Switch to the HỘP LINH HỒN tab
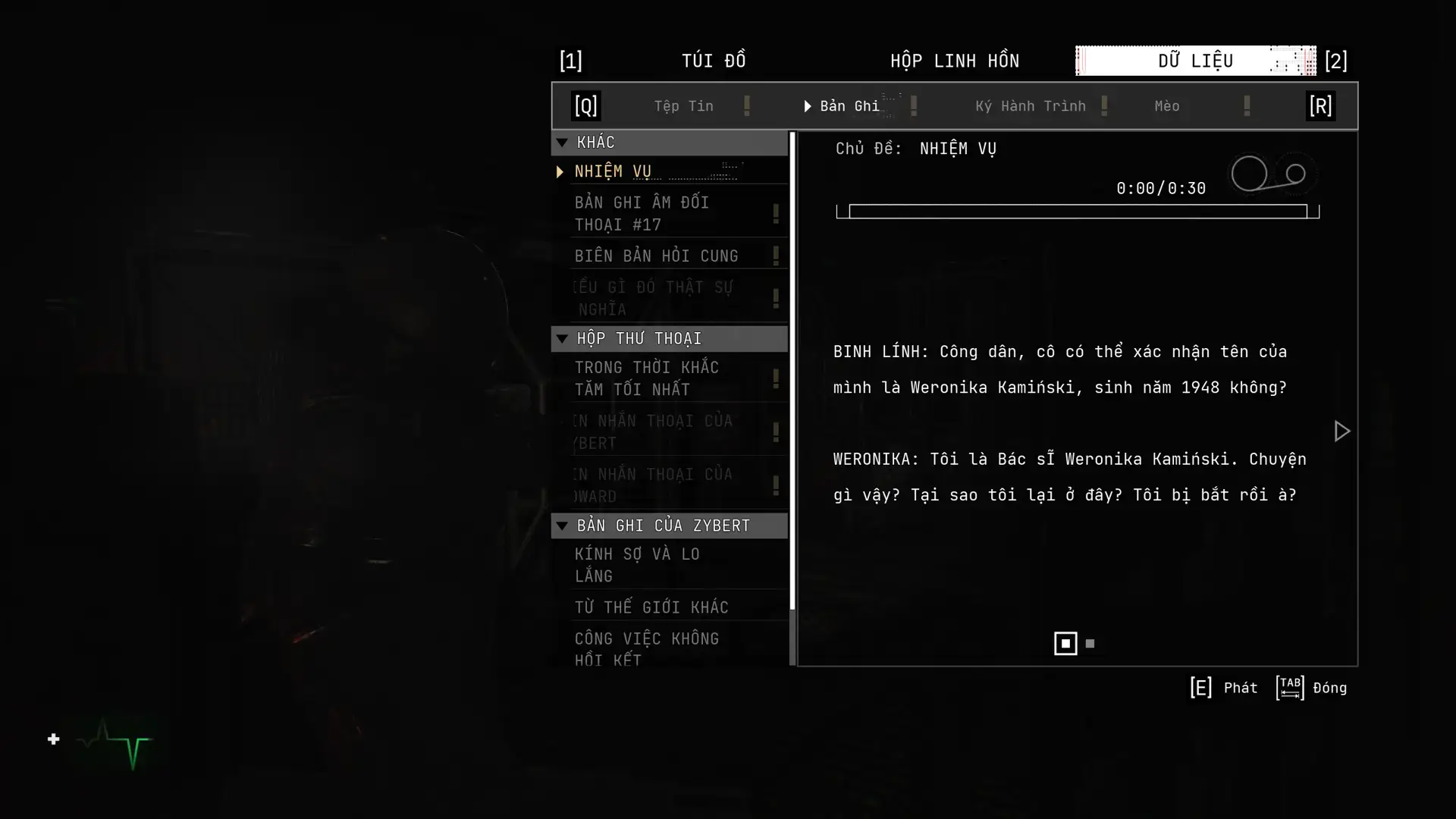The height and width of the screenshot is (819, 1456). [954, 61]
